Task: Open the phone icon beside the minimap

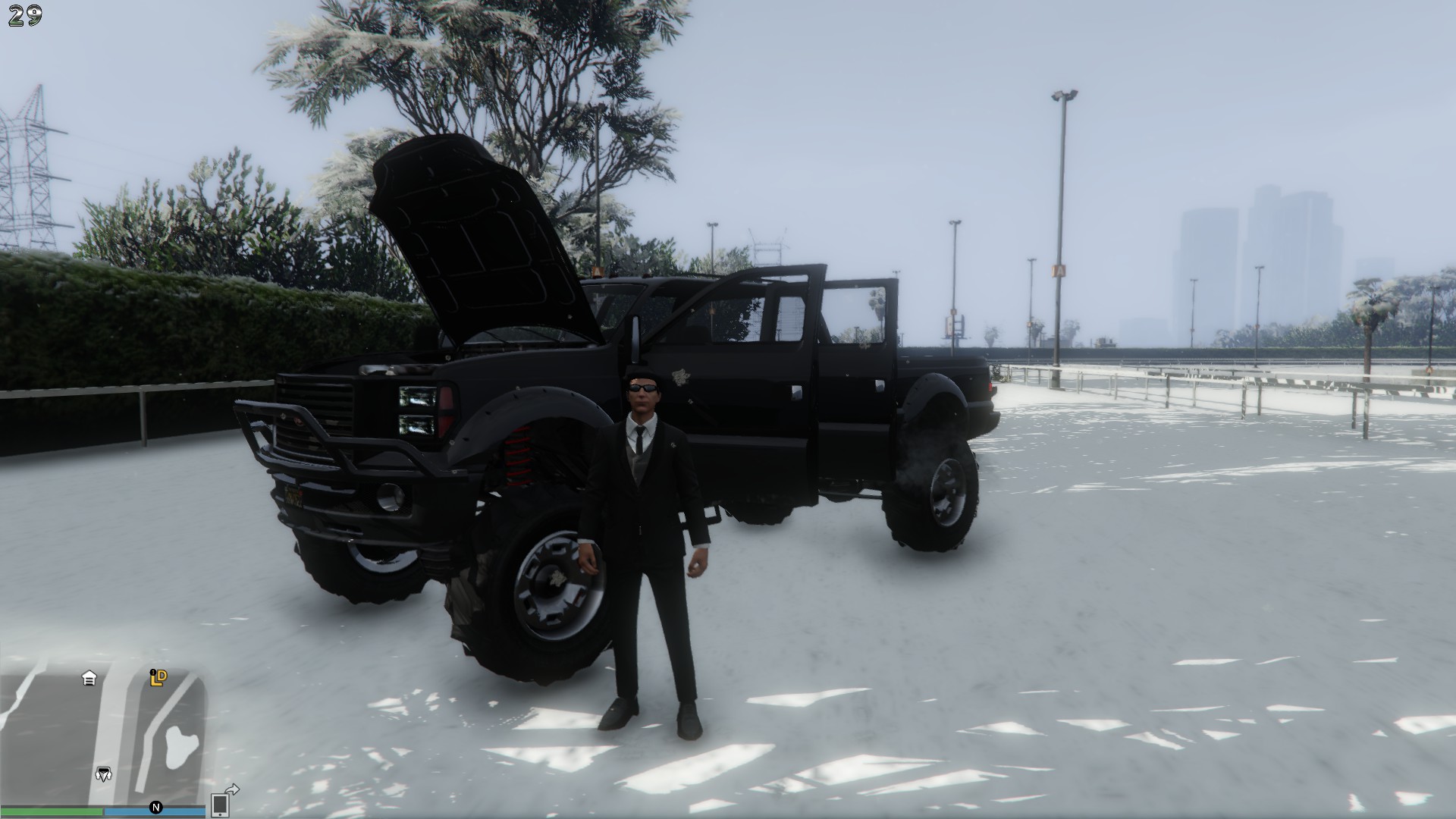Action: pos(221,804)
